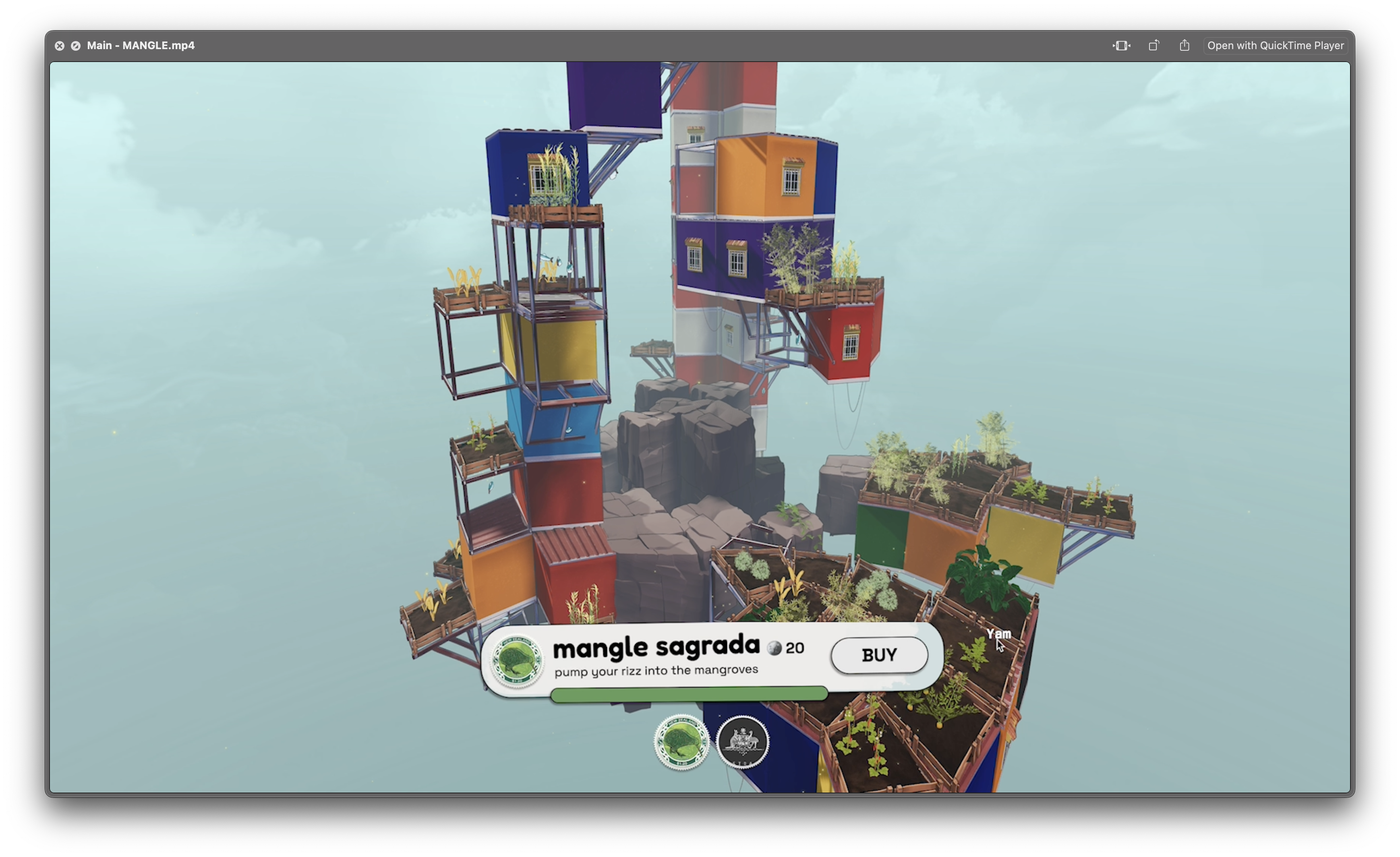Choose the dark grey coat-of-arms coin

click(743, 742)
